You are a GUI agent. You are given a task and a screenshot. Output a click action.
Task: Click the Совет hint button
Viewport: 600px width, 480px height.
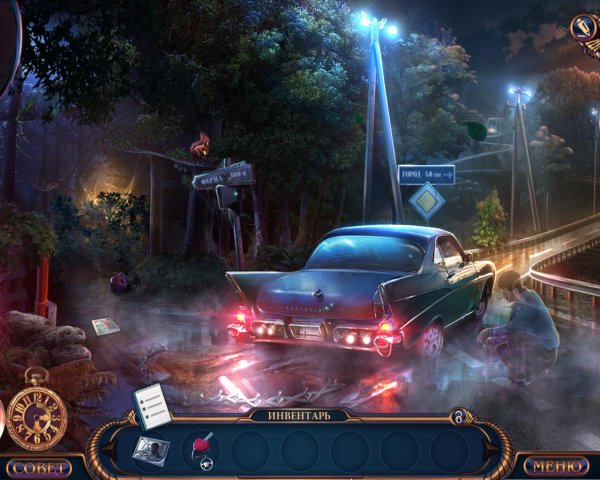38,467
